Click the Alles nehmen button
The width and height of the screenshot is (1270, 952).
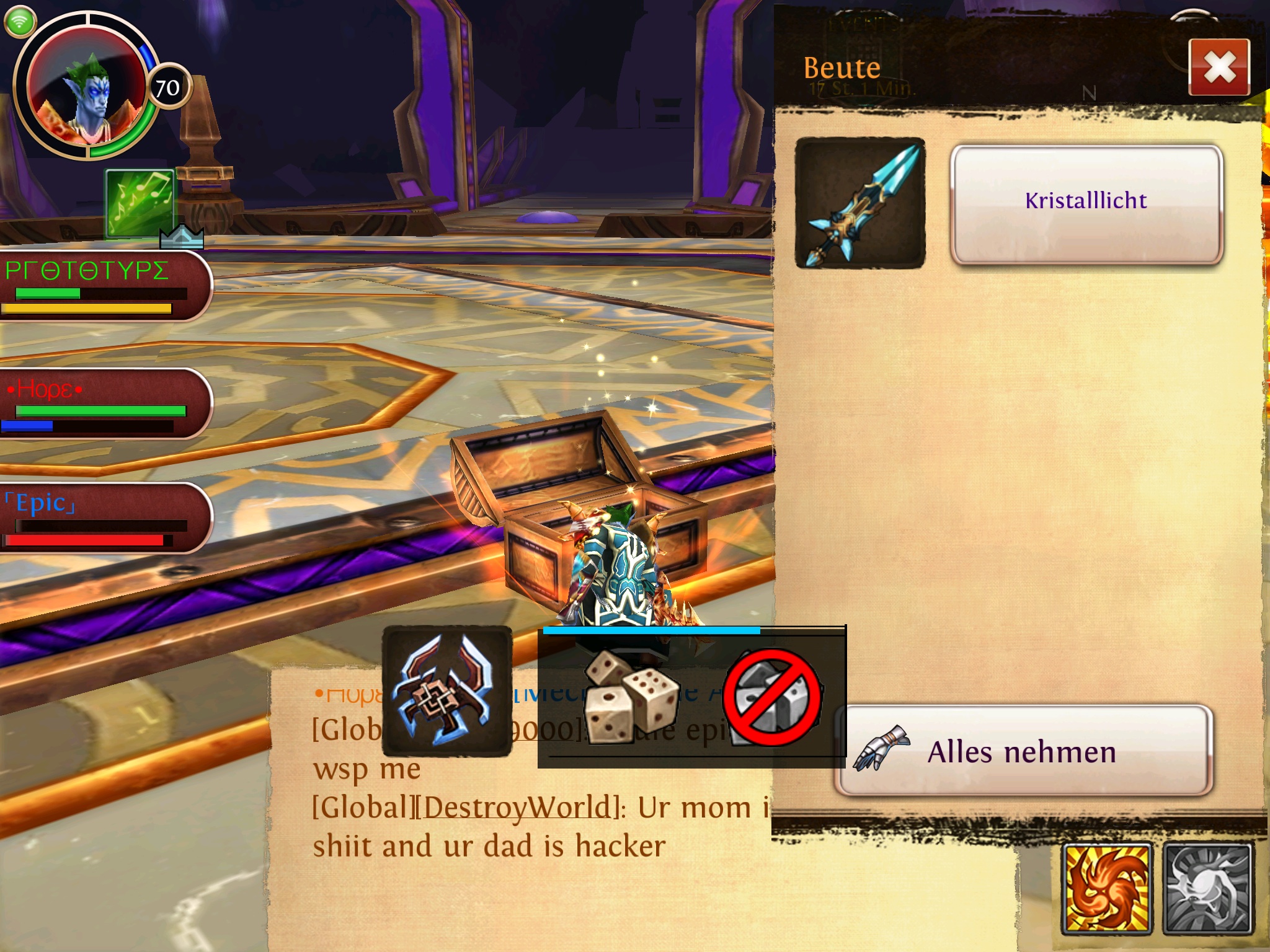(x=1023, y=751)
